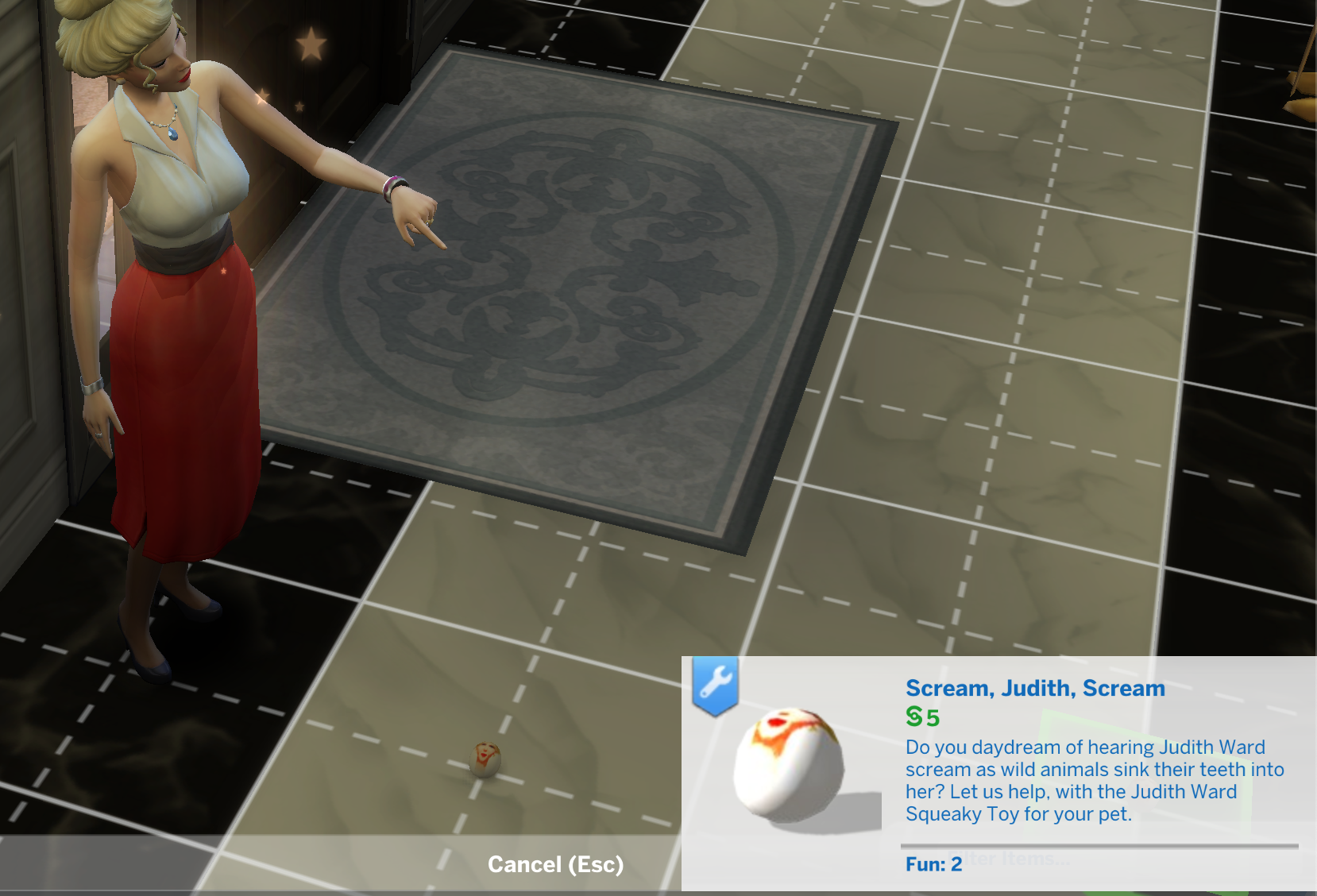Click the §5 price value

pos(926,716)
